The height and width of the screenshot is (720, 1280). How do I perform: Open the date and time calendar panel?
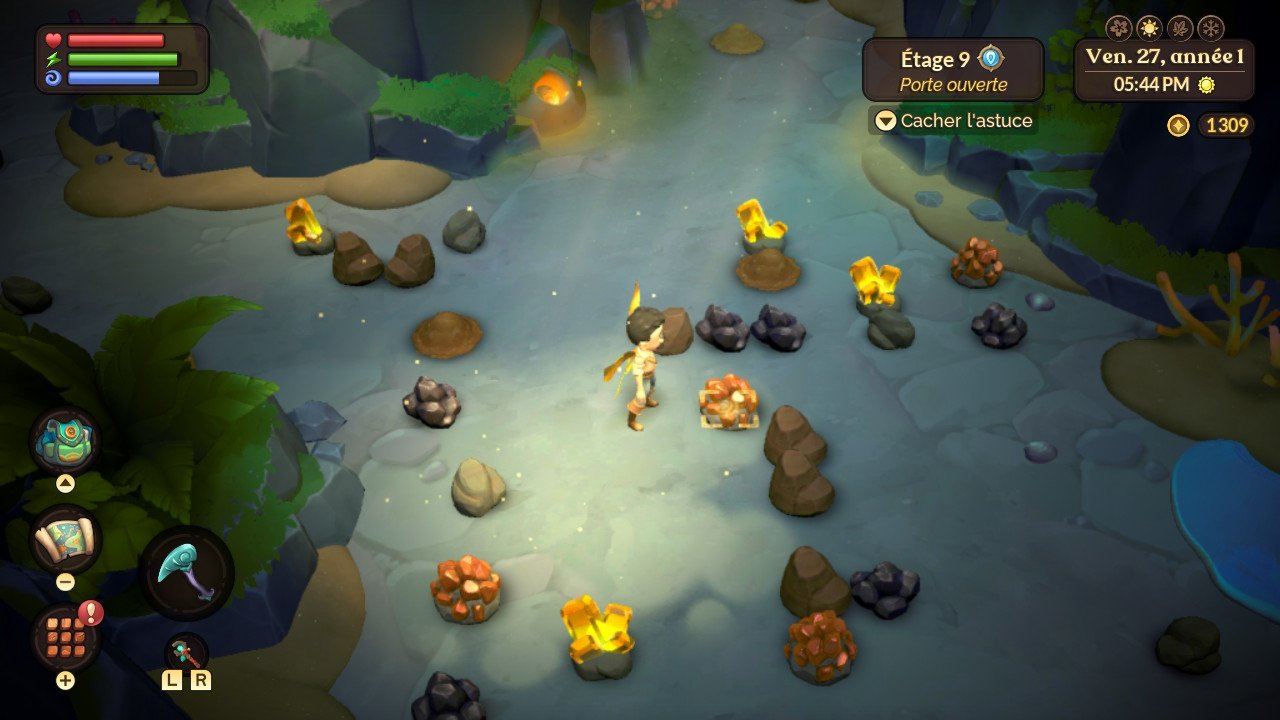pyautogui.click(x=1164, y=70)
